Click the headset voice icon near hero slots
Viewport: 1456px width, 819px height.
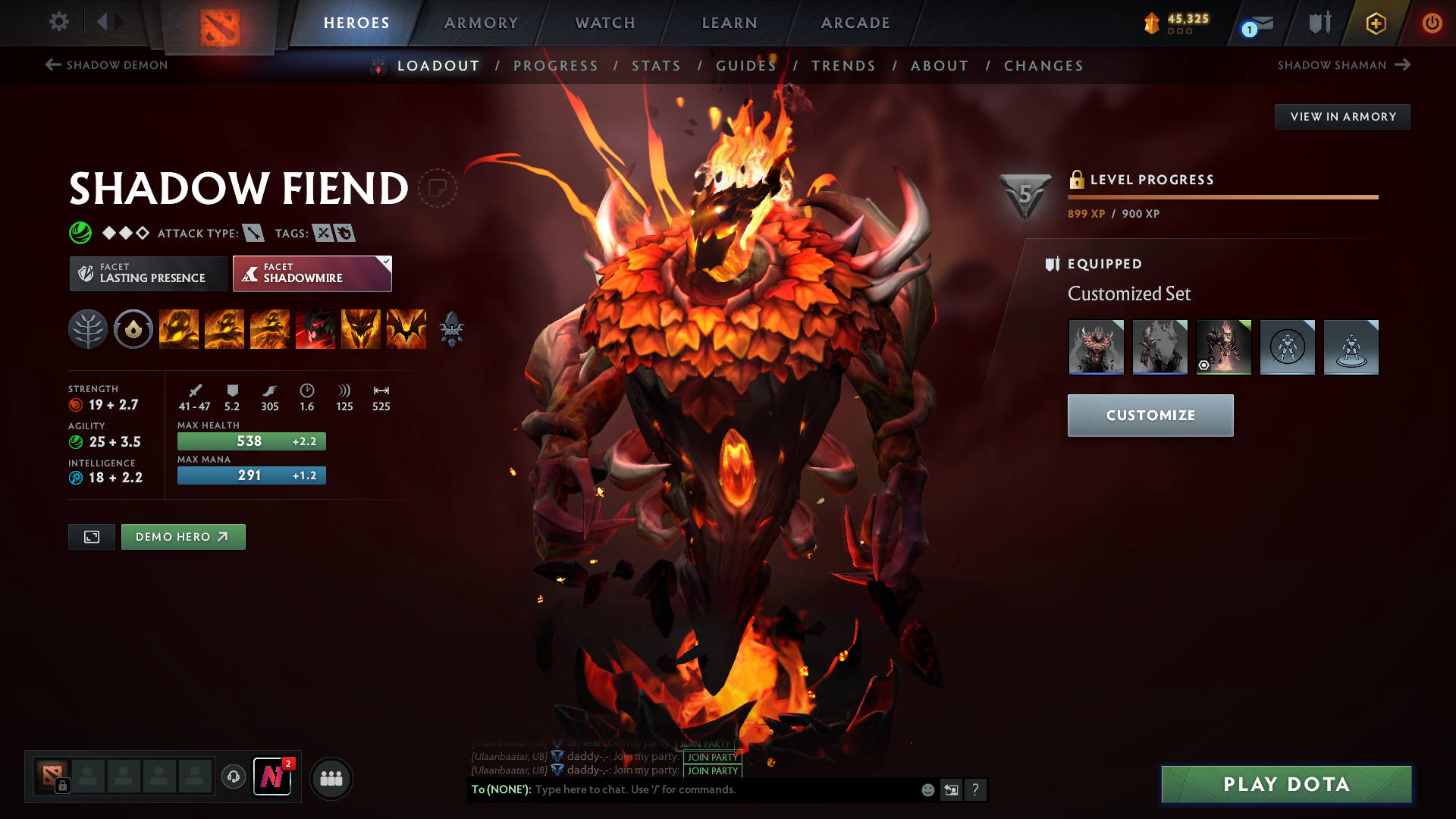(233, 777)
